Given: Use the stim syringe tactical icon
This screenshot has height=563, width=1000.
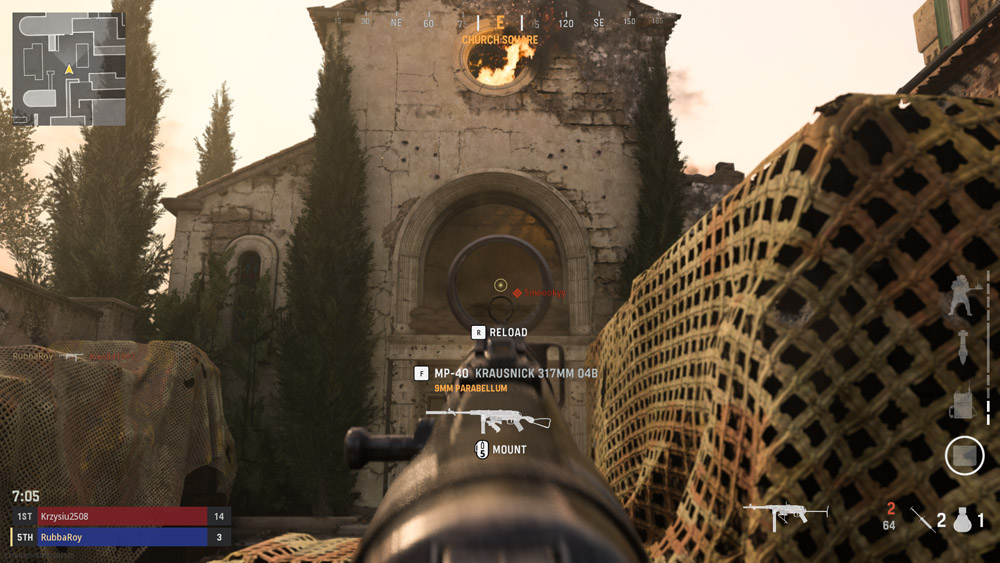Looking at the screenshot, I should pos(922,518).
